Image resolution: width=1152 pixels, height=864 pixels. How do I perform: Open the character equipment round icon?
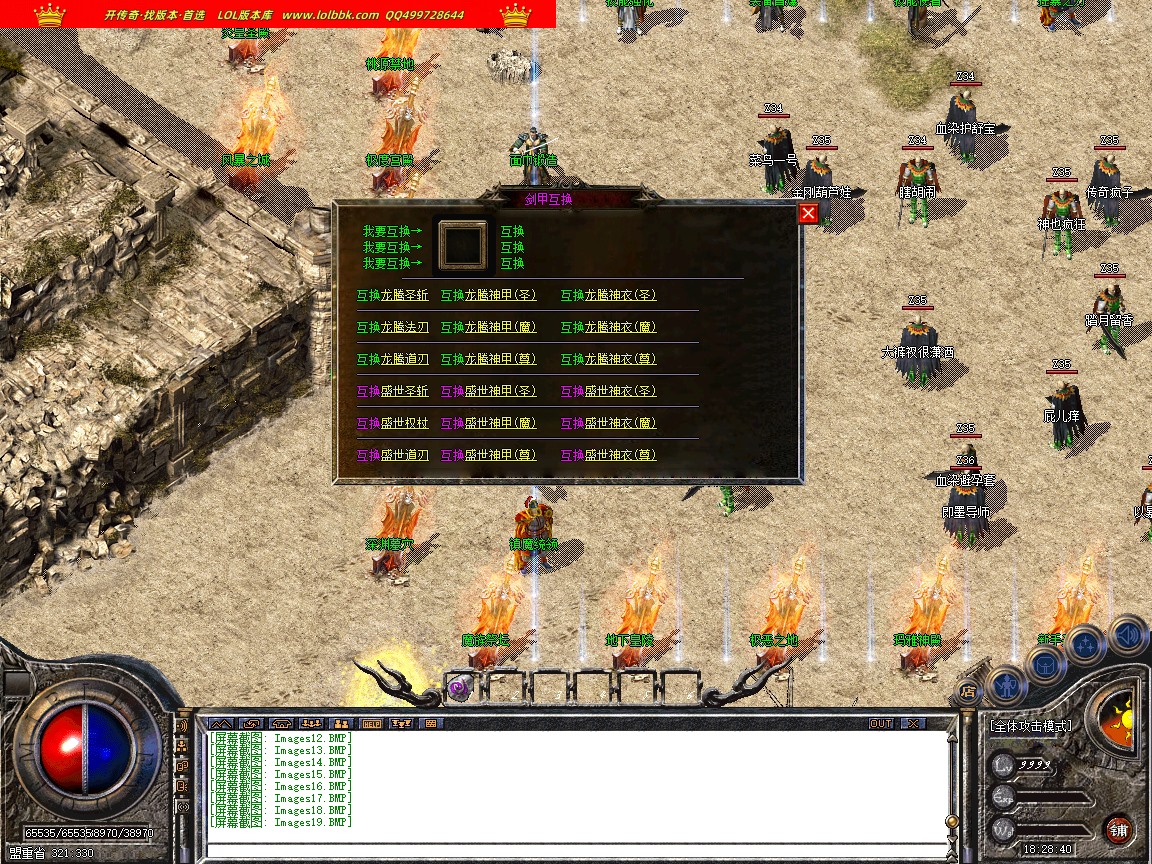click(x=1007, y=686)
